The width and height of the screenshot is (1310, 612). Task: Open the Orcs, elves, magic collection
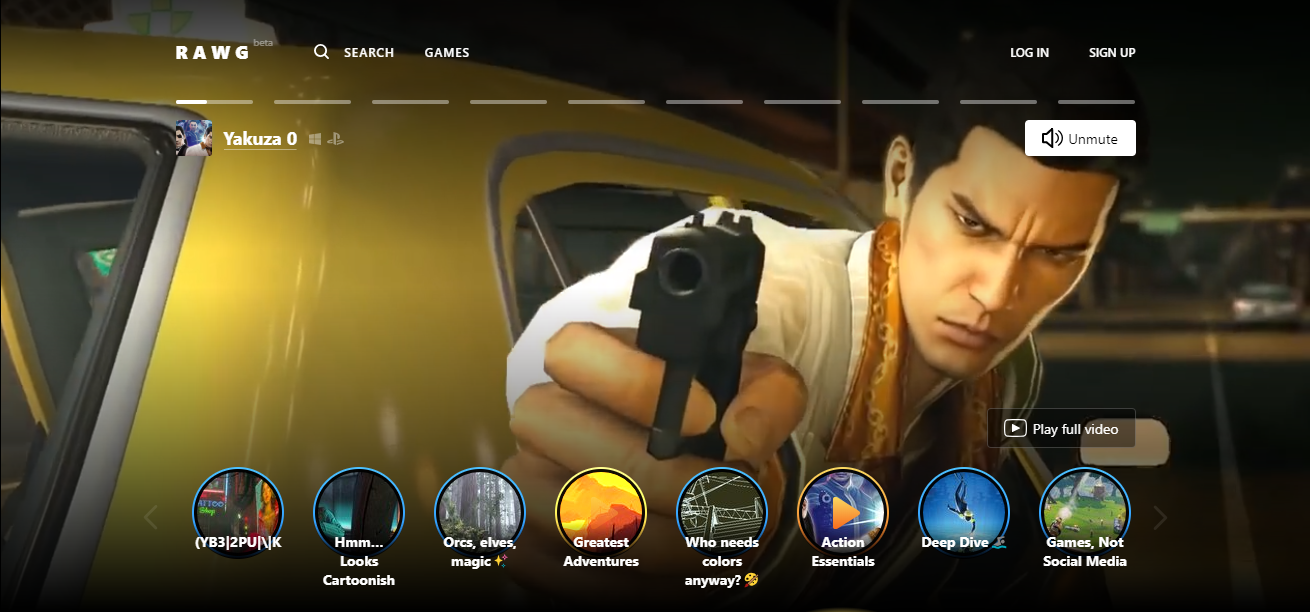click(480, 513)
